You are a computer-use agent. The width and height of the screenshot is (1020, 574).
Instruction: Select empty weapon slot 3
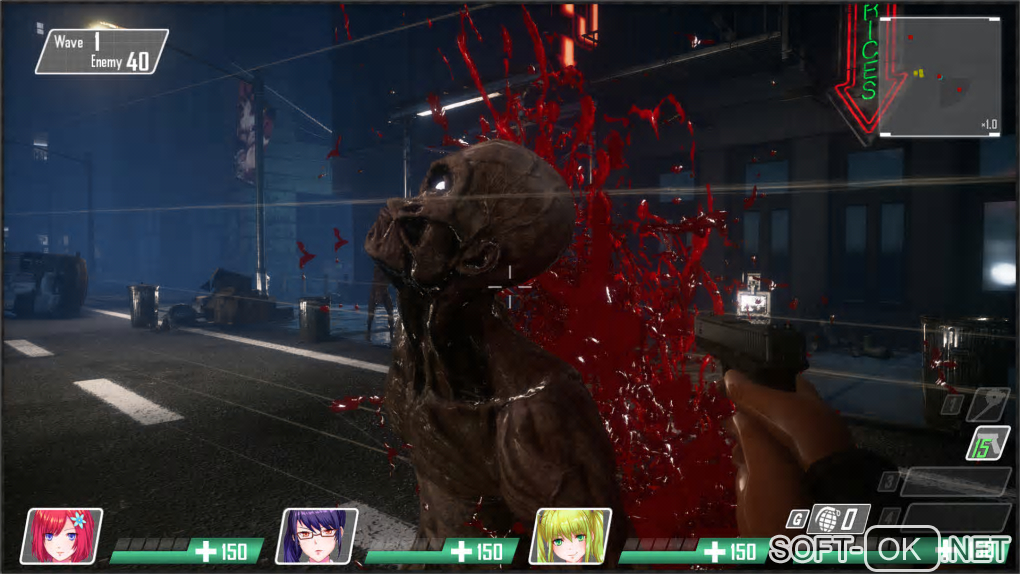coord(955,481)
